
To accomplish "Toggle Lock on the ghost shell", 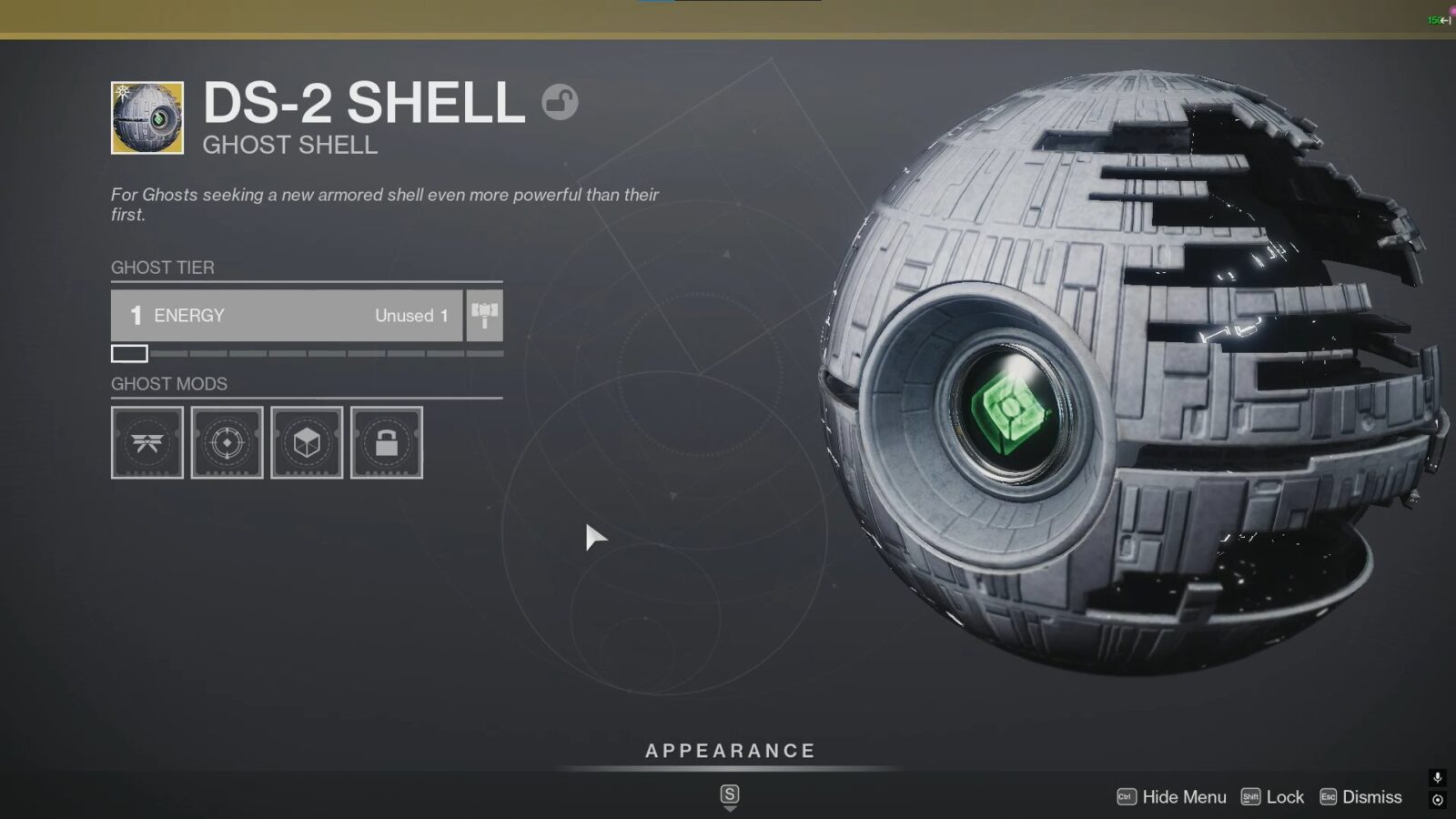I will point(1286,796).
